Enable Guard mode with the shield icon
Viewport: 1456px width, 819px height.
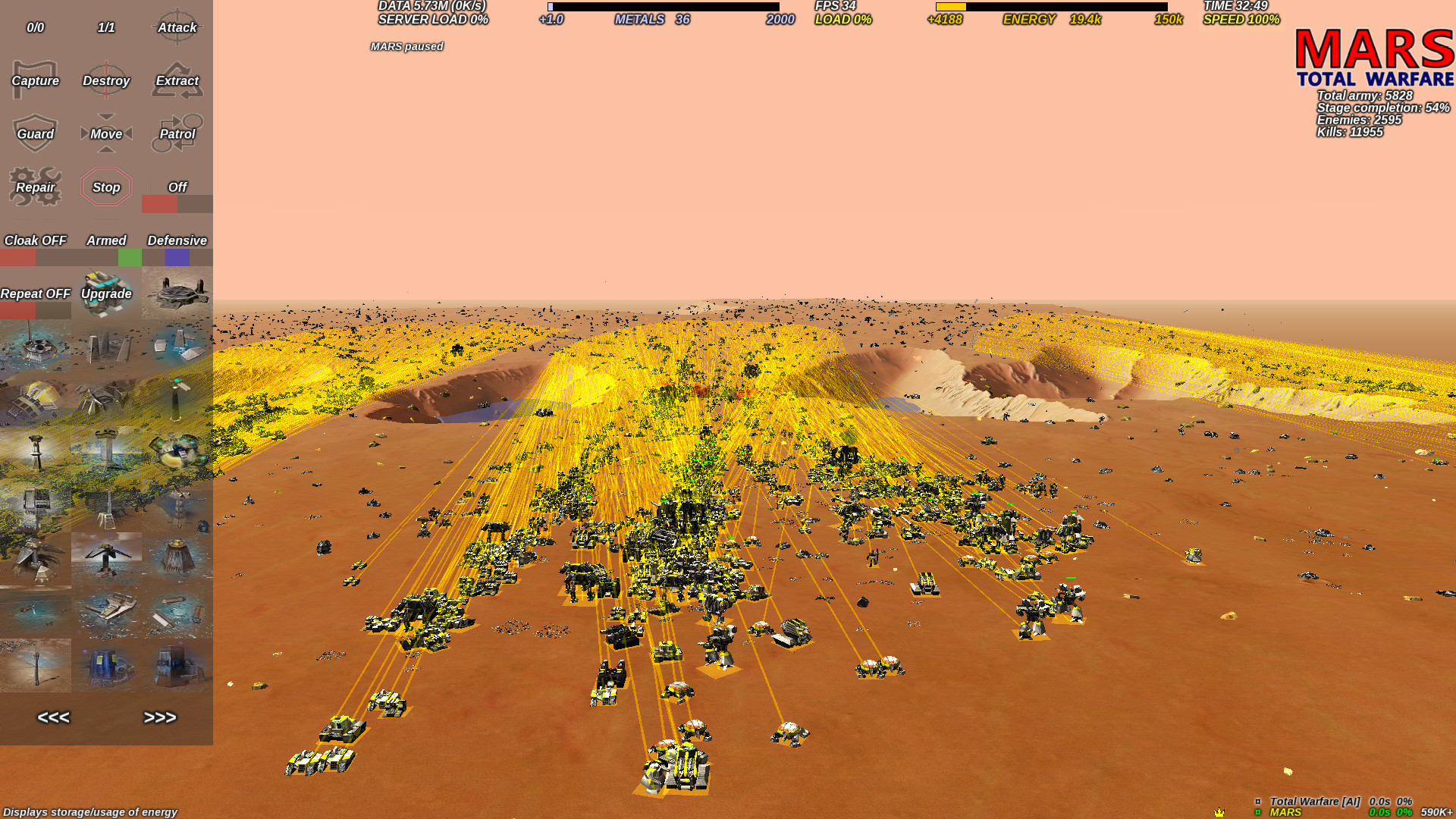(35, 133)
